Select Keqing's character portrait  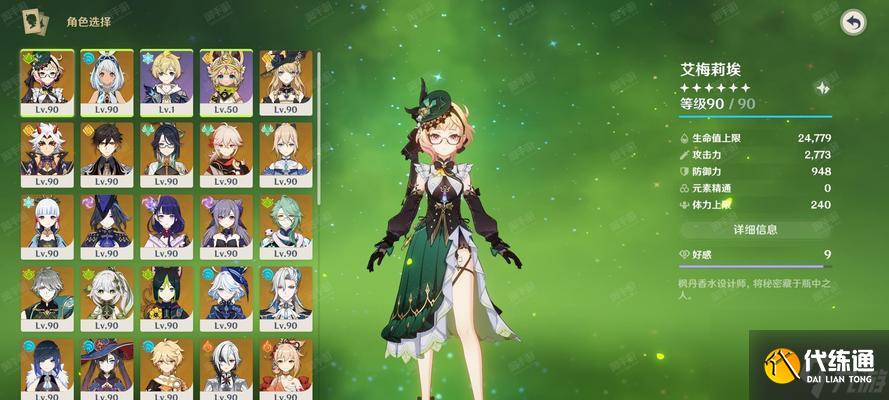226,227
